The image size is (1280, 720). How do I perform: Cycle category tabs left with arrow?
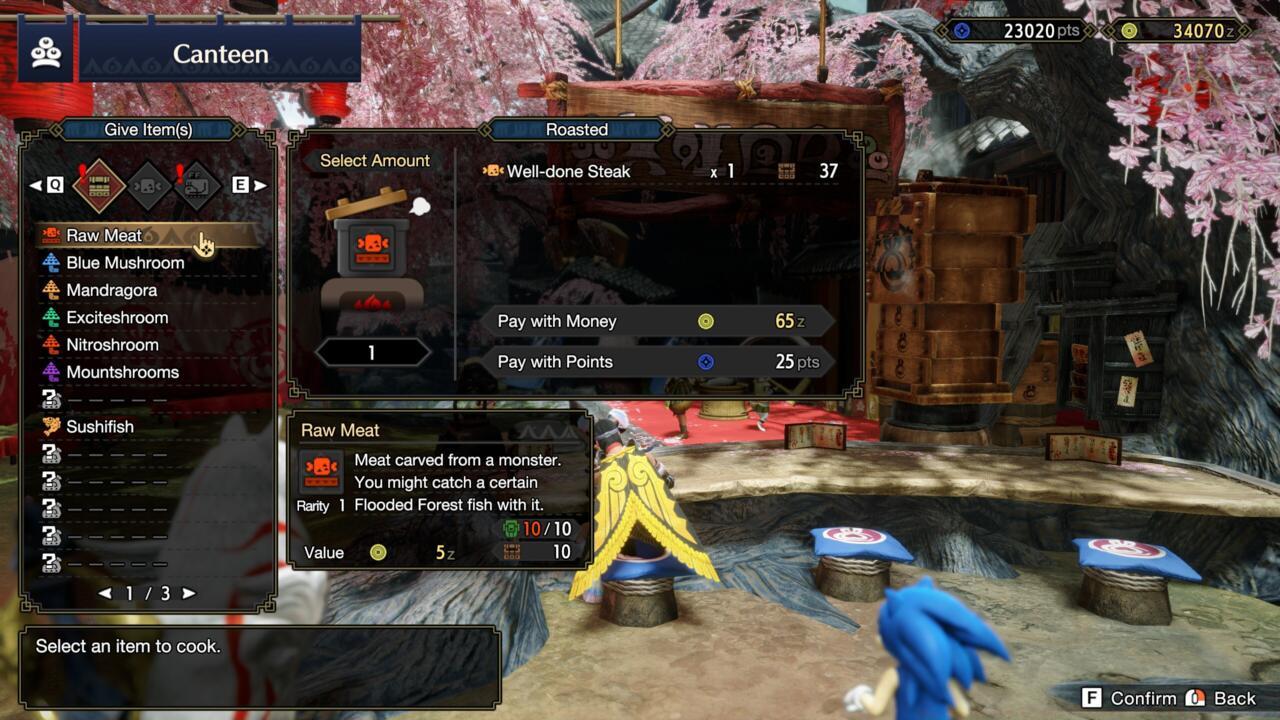[x=35, y=185]
